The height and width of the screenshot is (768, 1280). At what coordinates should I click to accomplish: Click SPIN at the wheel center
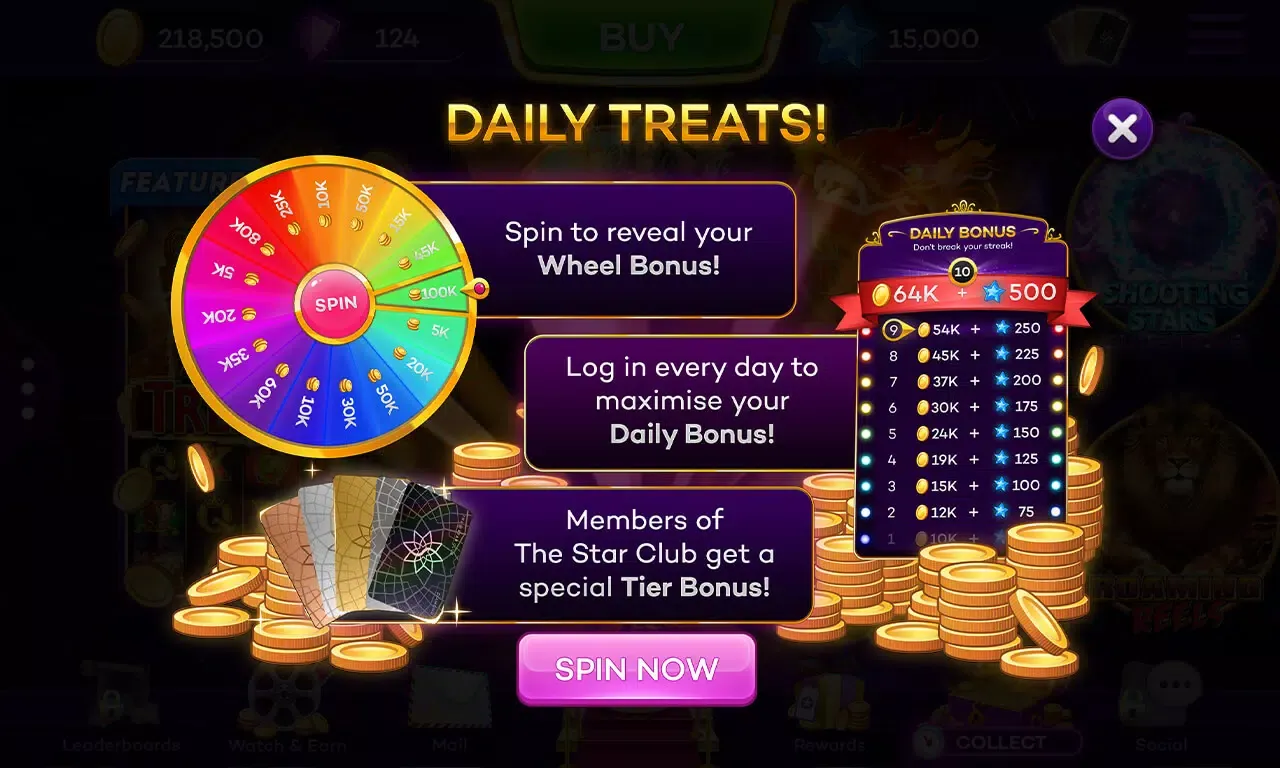click(336, 302)
